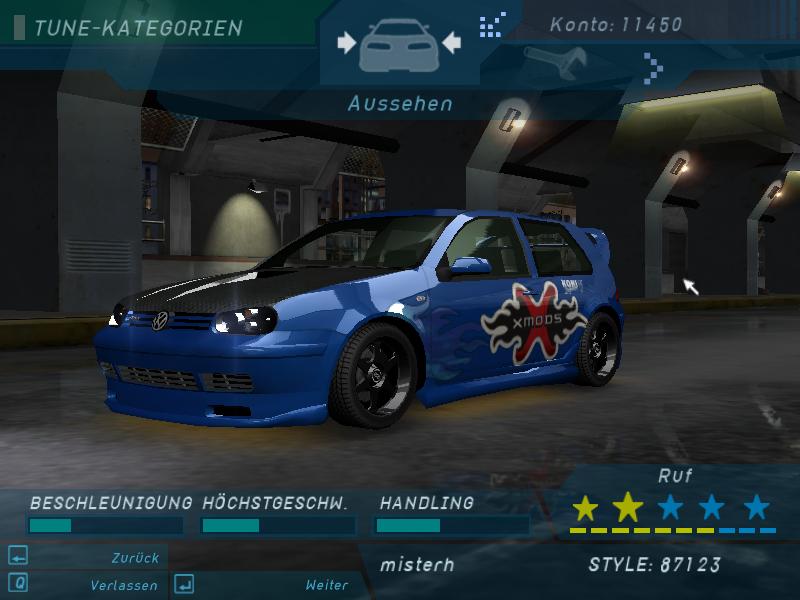Click the left chevron category arrow

point(492,22)
